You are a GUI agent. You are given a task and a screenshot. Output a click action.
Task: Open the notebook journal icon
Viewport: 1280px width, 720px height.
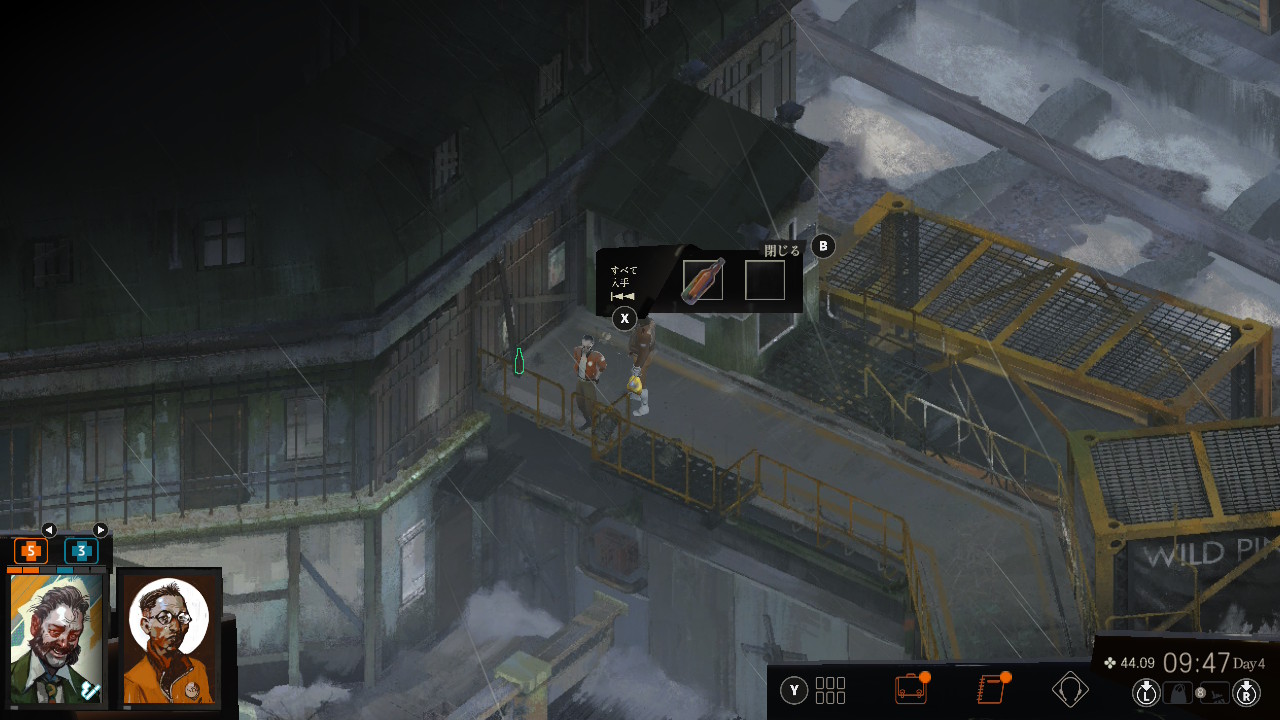click(990, 689)
